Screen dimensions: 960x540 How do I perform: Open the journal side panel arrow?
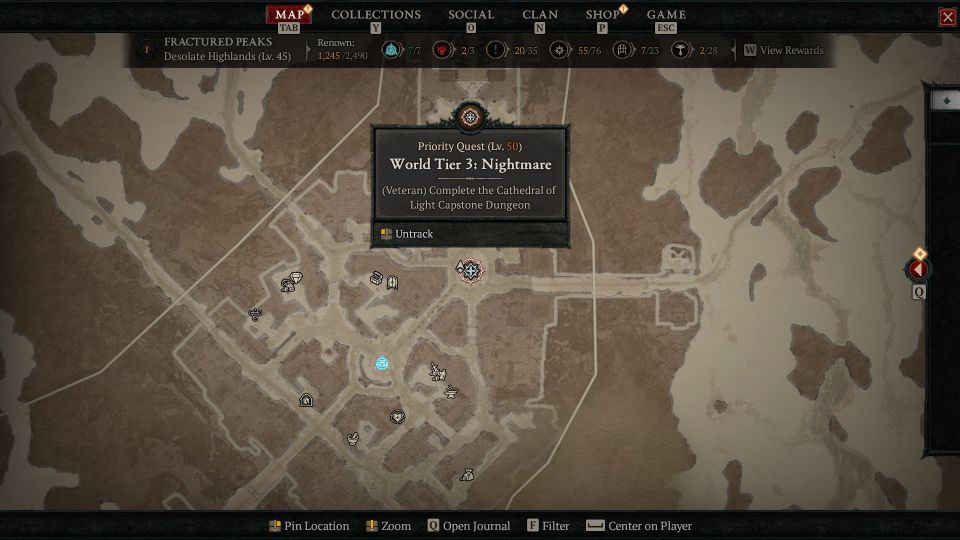[918, 269]
